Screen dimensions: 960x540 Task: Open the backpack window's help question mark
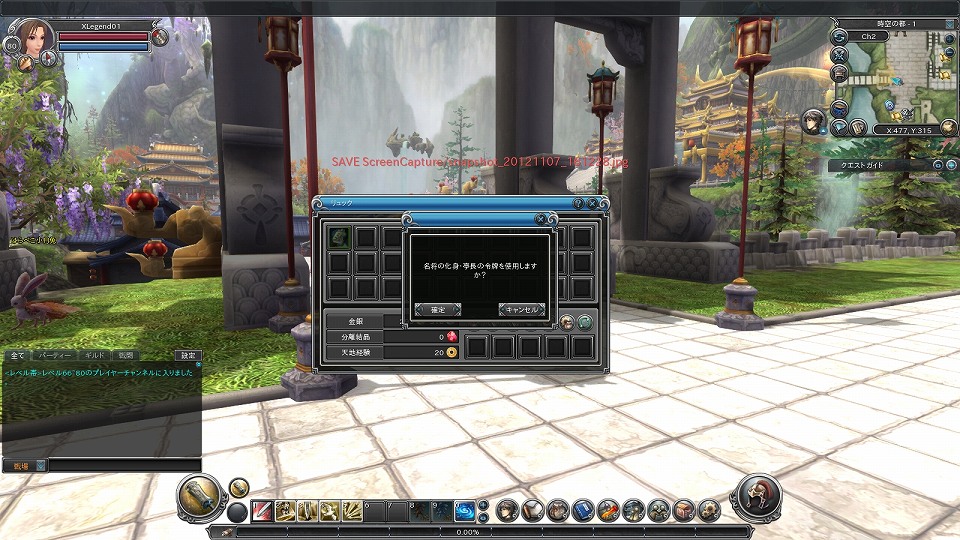click(x=578, y=203)
